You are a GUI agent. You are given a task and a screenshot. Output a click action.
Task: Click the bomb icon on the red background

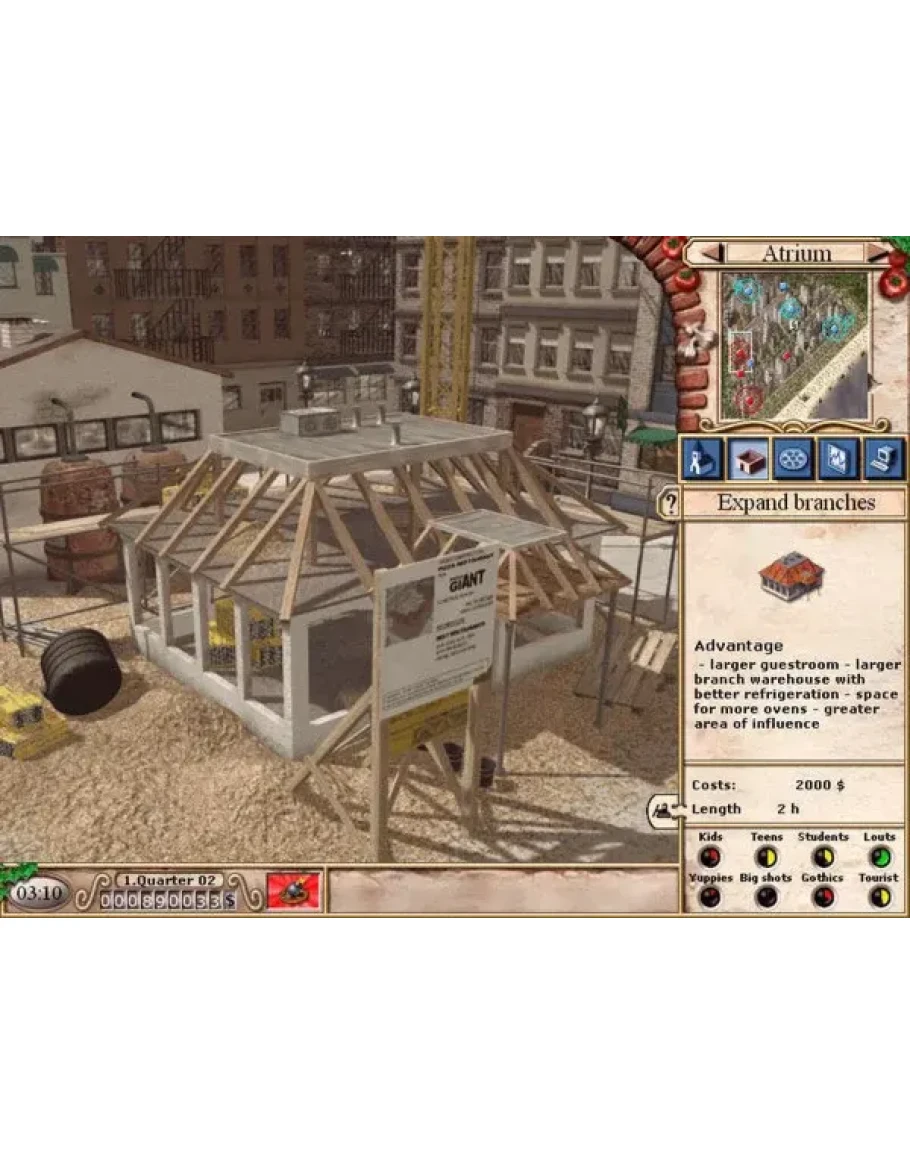[x=293, y=890]
